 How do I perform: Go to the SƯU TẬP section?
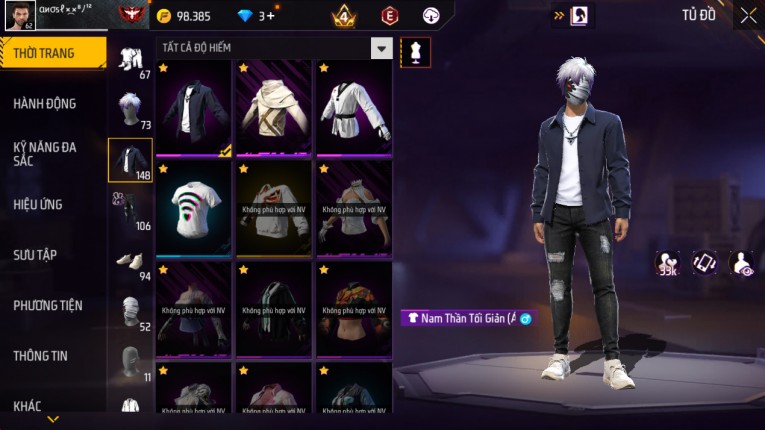tap(36, 255)
